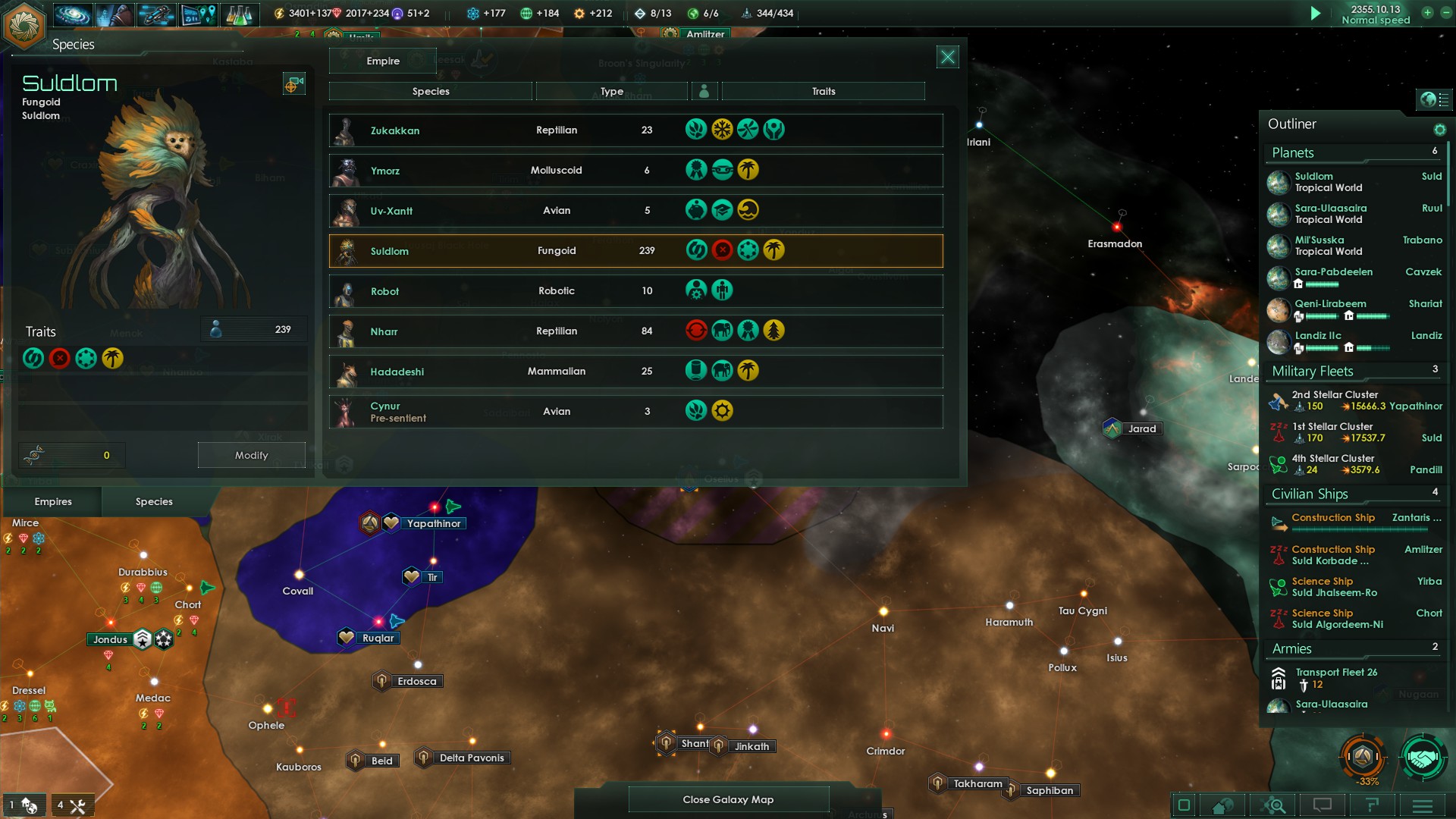The image size is (1456, 819).
Task: Open Outliner settings gear
Action: point(1439,130)
